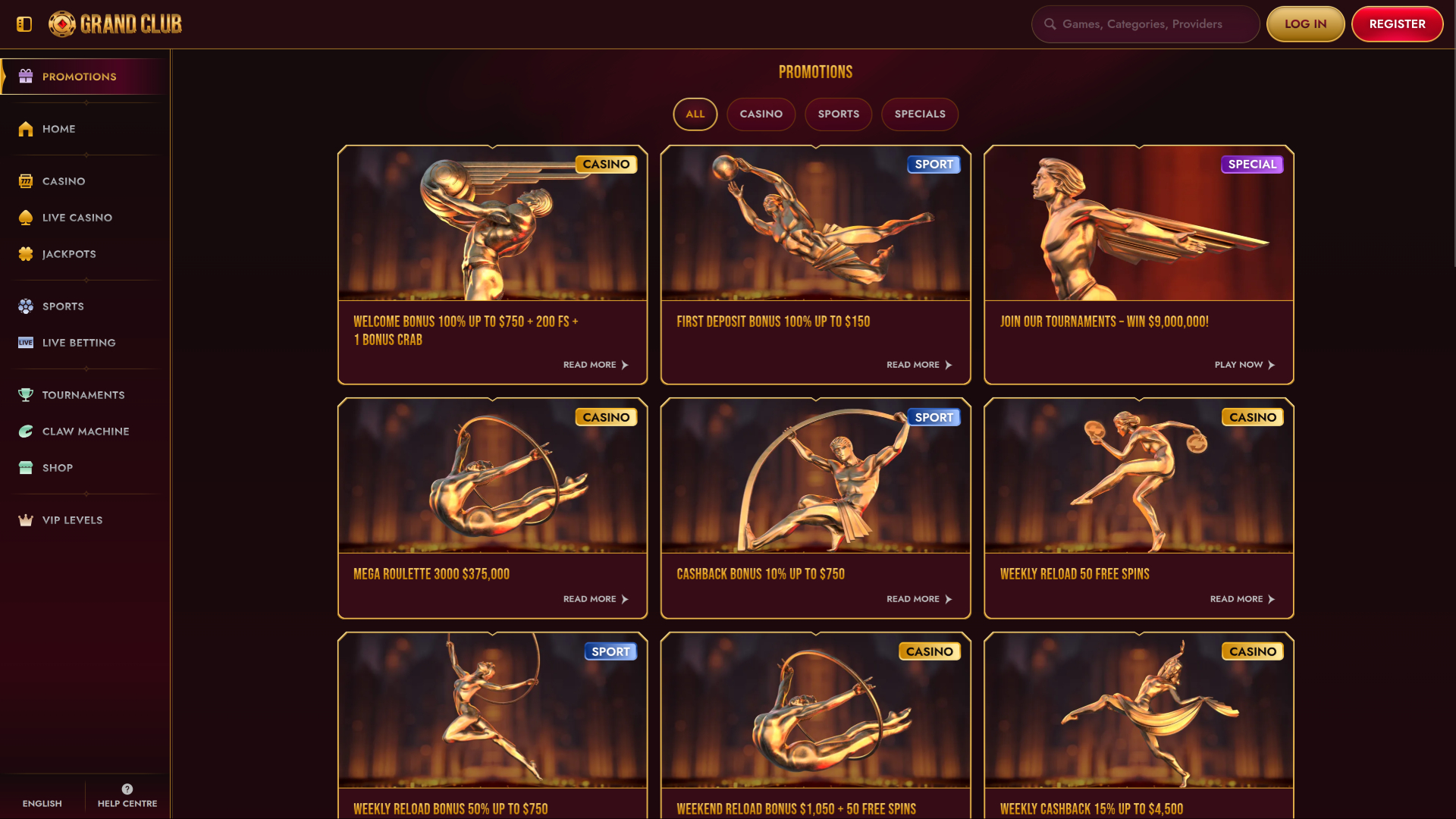Select the Live Casino spade icon
1456x819 pixels.
(25, 217)
